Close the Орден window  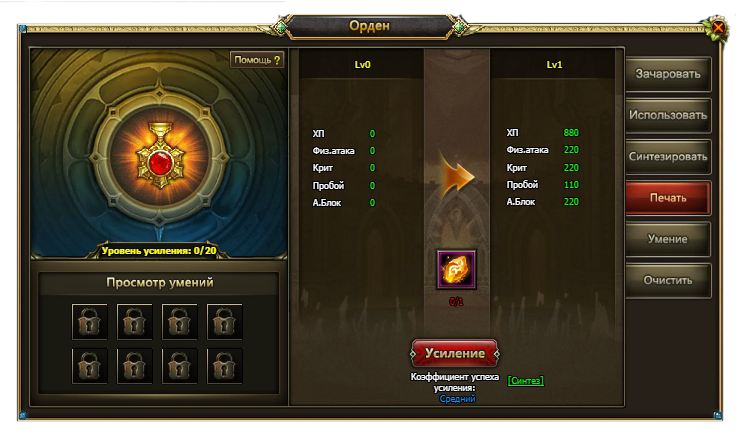click(x=718, y=28)
